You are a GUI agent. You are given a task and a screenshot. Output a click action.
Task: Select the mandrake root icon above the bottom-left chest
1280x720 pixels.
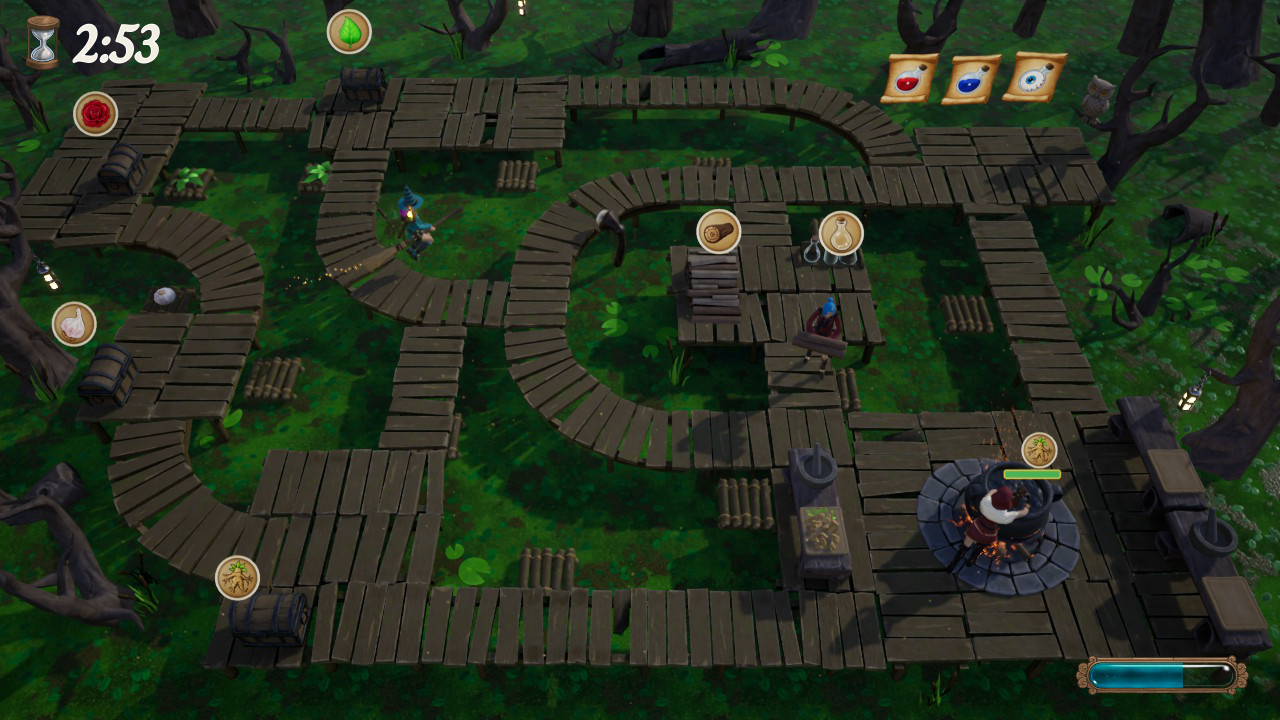pyautogui.click(x=236, y=576)
